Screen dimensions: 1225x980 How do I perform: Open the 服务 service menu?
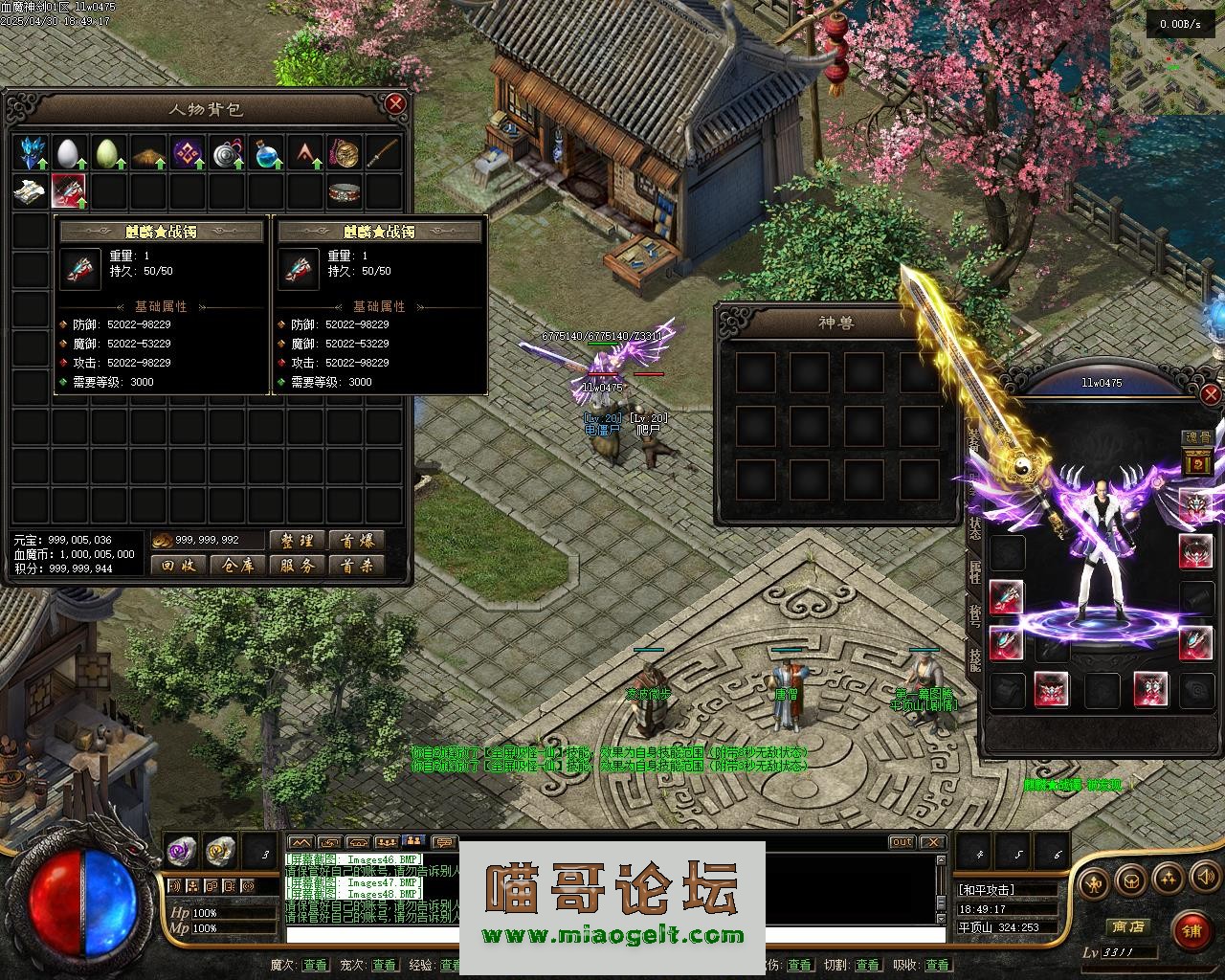point(298,566)
